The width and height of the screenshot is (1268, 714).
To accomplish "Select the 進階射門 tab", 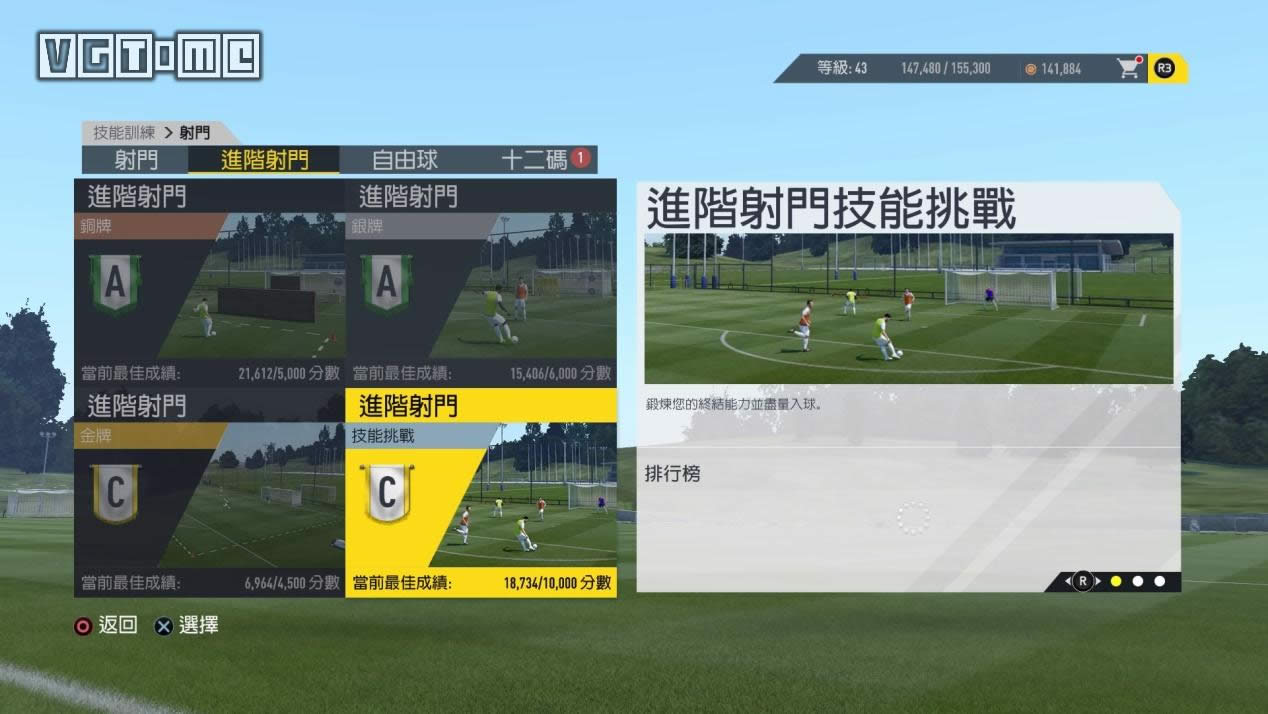I will 264,160.
